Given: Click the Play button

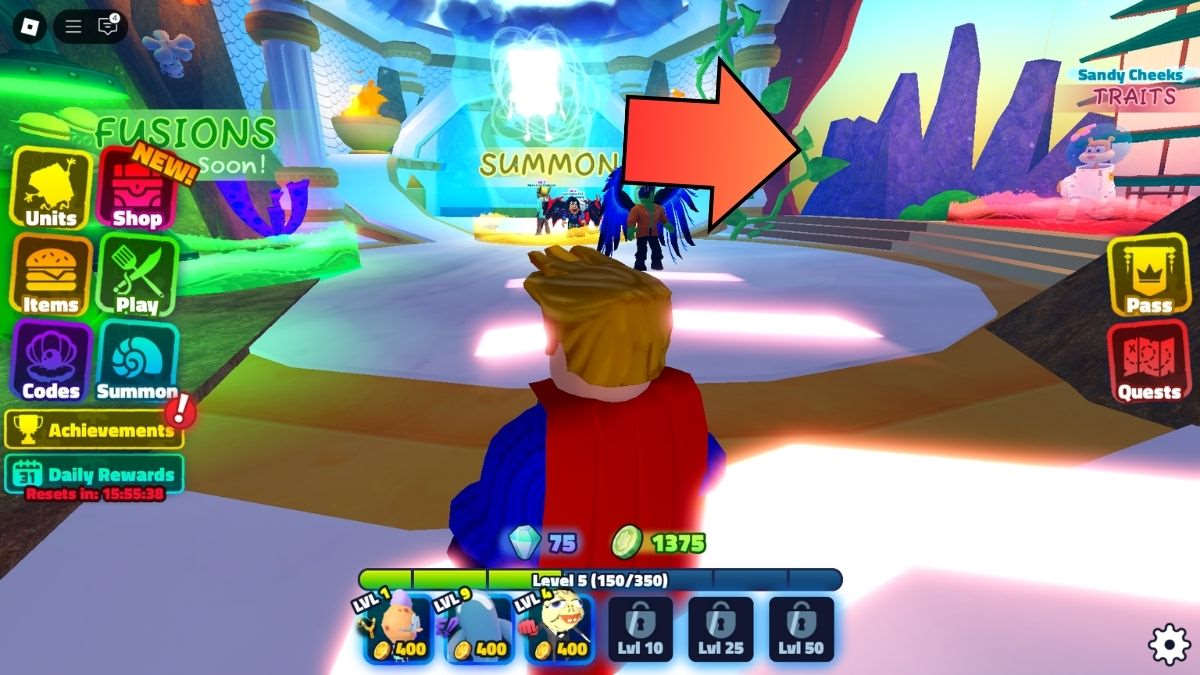Looking at the screenshot, I should [x=137, y=275].
